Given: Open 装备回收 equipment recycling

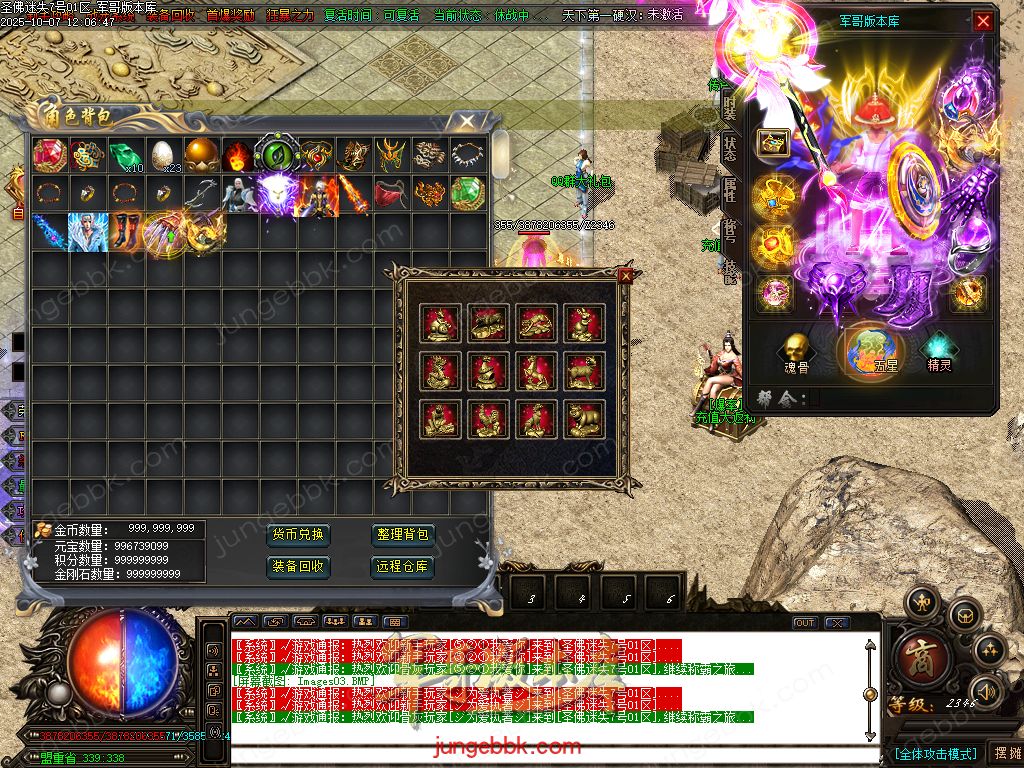Looking at the screenshot, I should 298,566.
